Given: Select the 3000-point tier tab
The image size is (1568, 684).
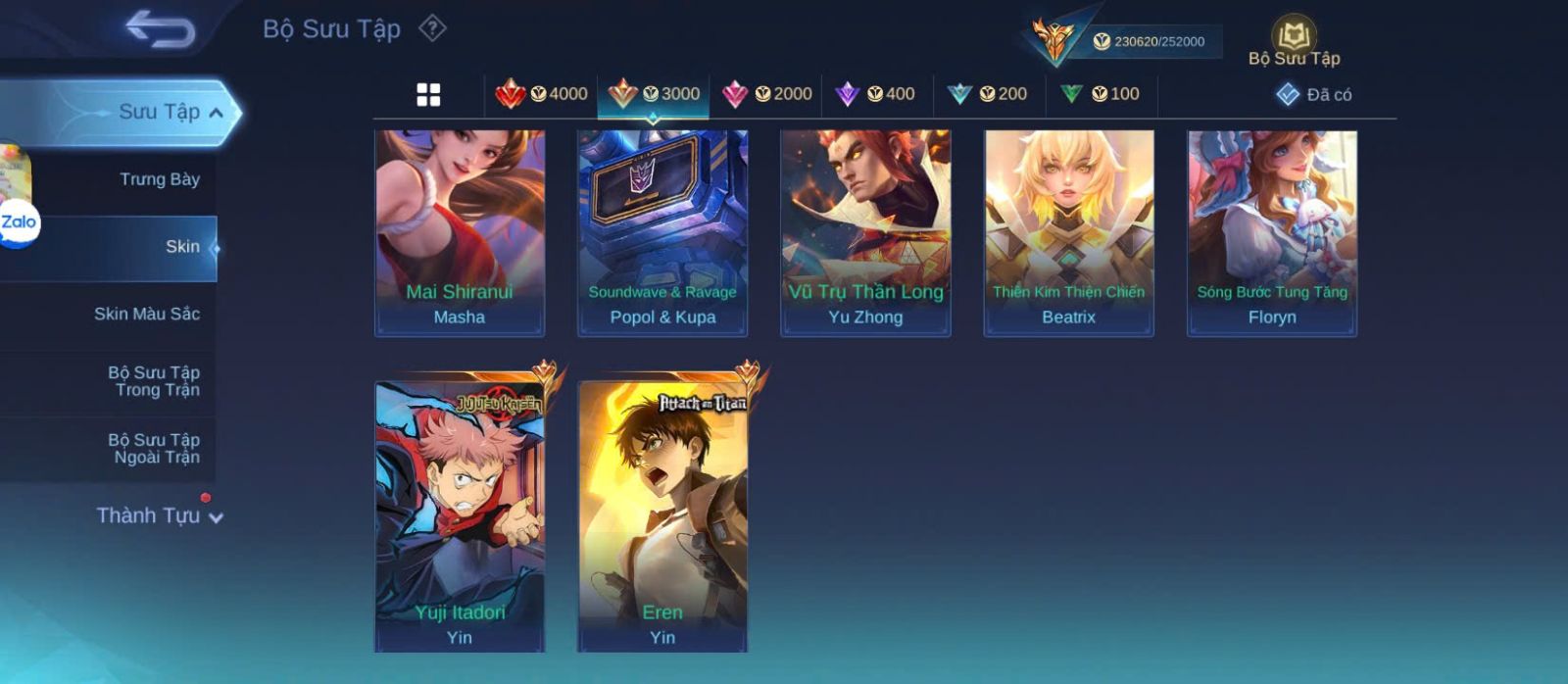Looking at the screenshot, I should [654, 94].
